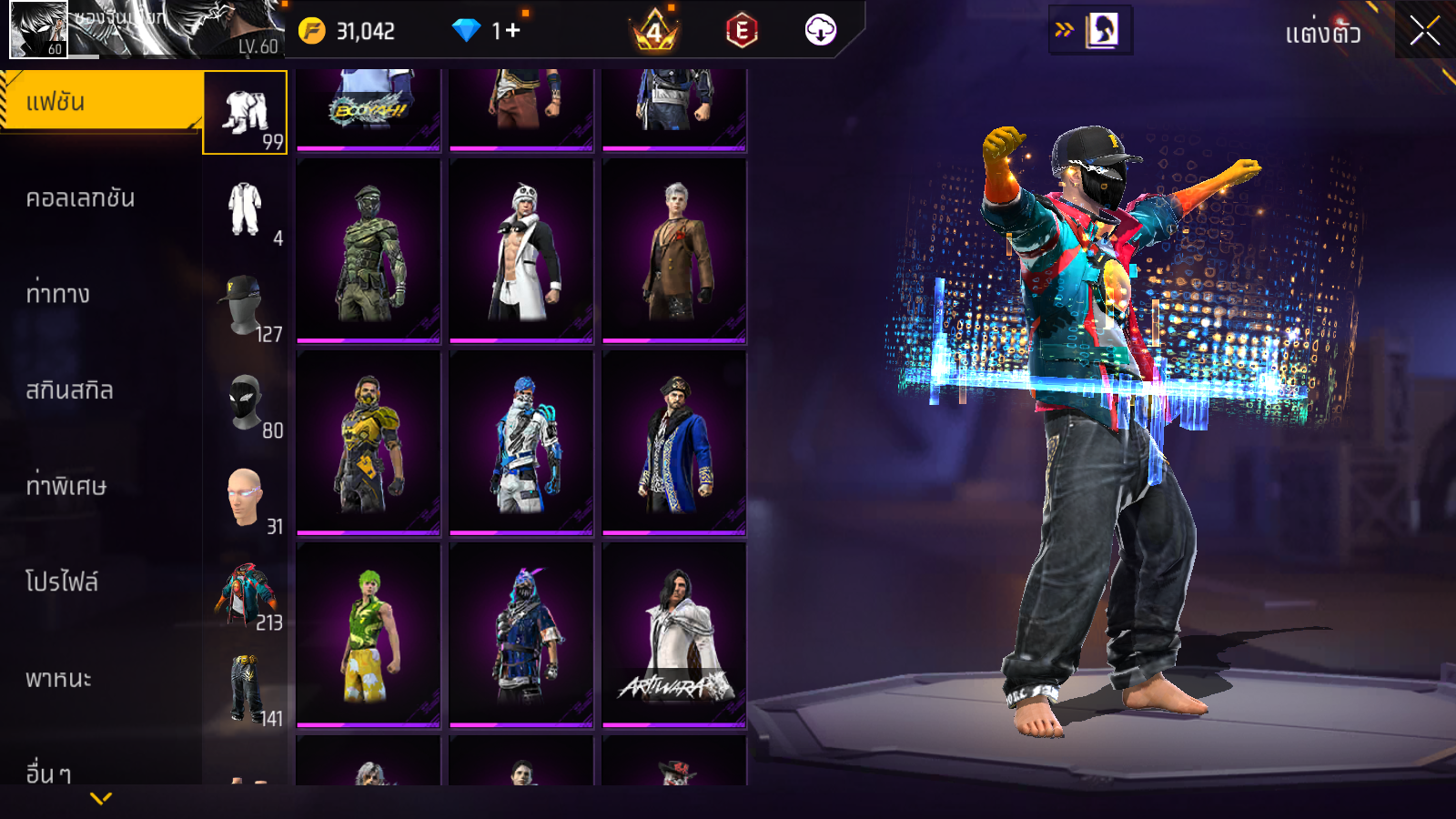1456x819 pixels.
Task: Open the พาหนะ vehicles tab
Action: 58,679
